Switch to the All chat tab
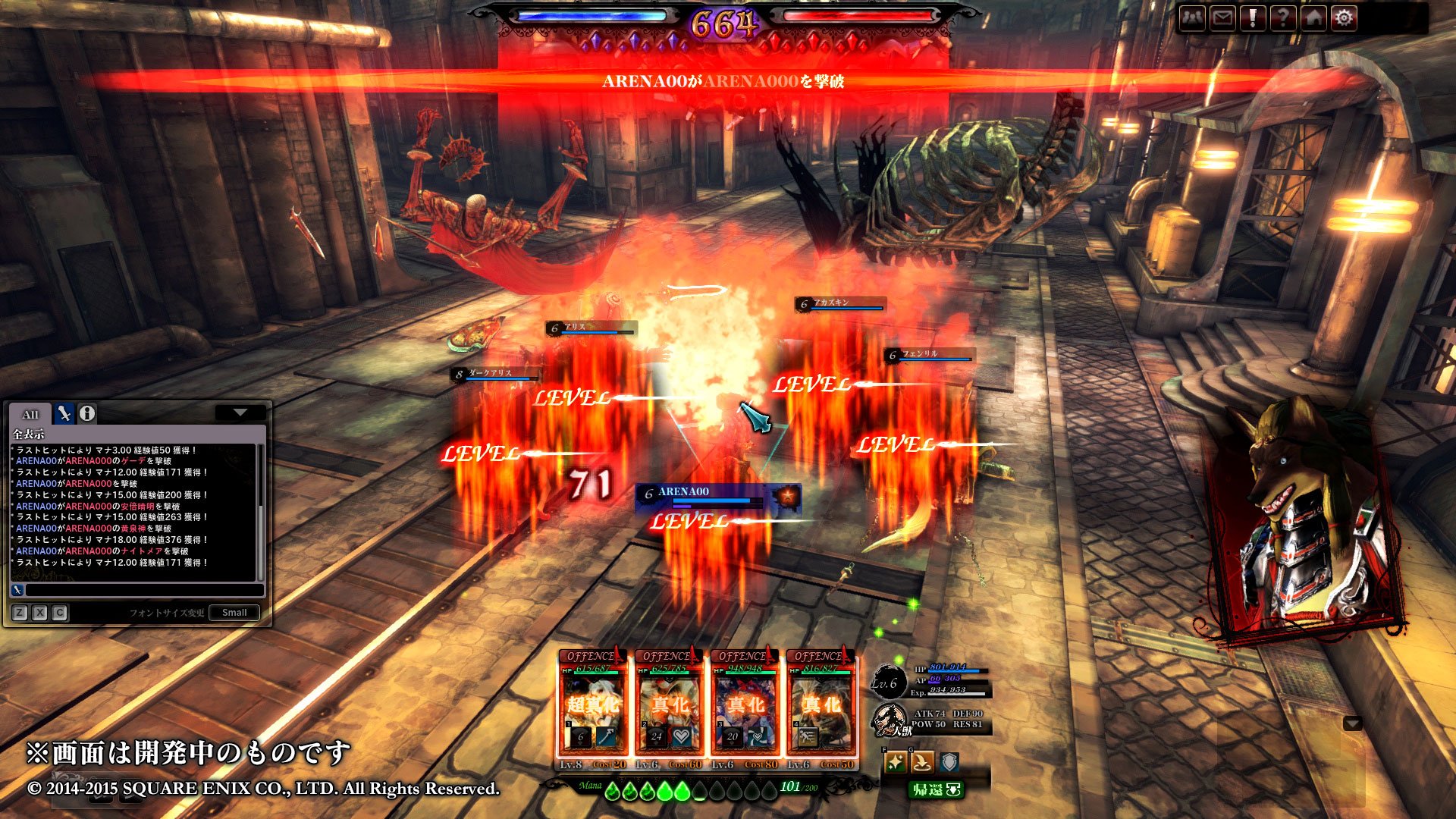The image size is (1456, 819). tap(30, 414)
